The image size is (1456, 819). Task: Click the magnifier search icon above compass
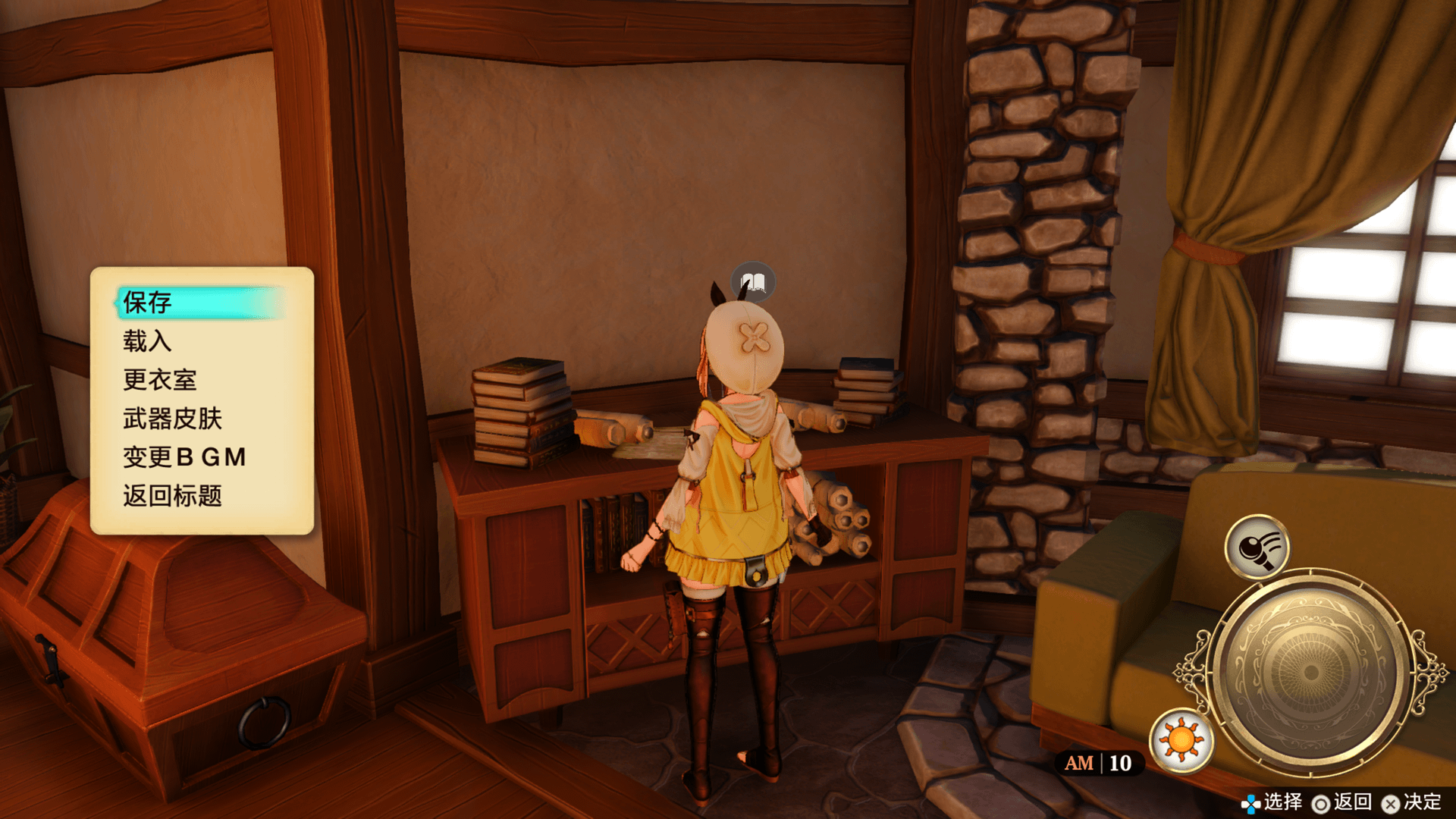tap(1257, 547)
